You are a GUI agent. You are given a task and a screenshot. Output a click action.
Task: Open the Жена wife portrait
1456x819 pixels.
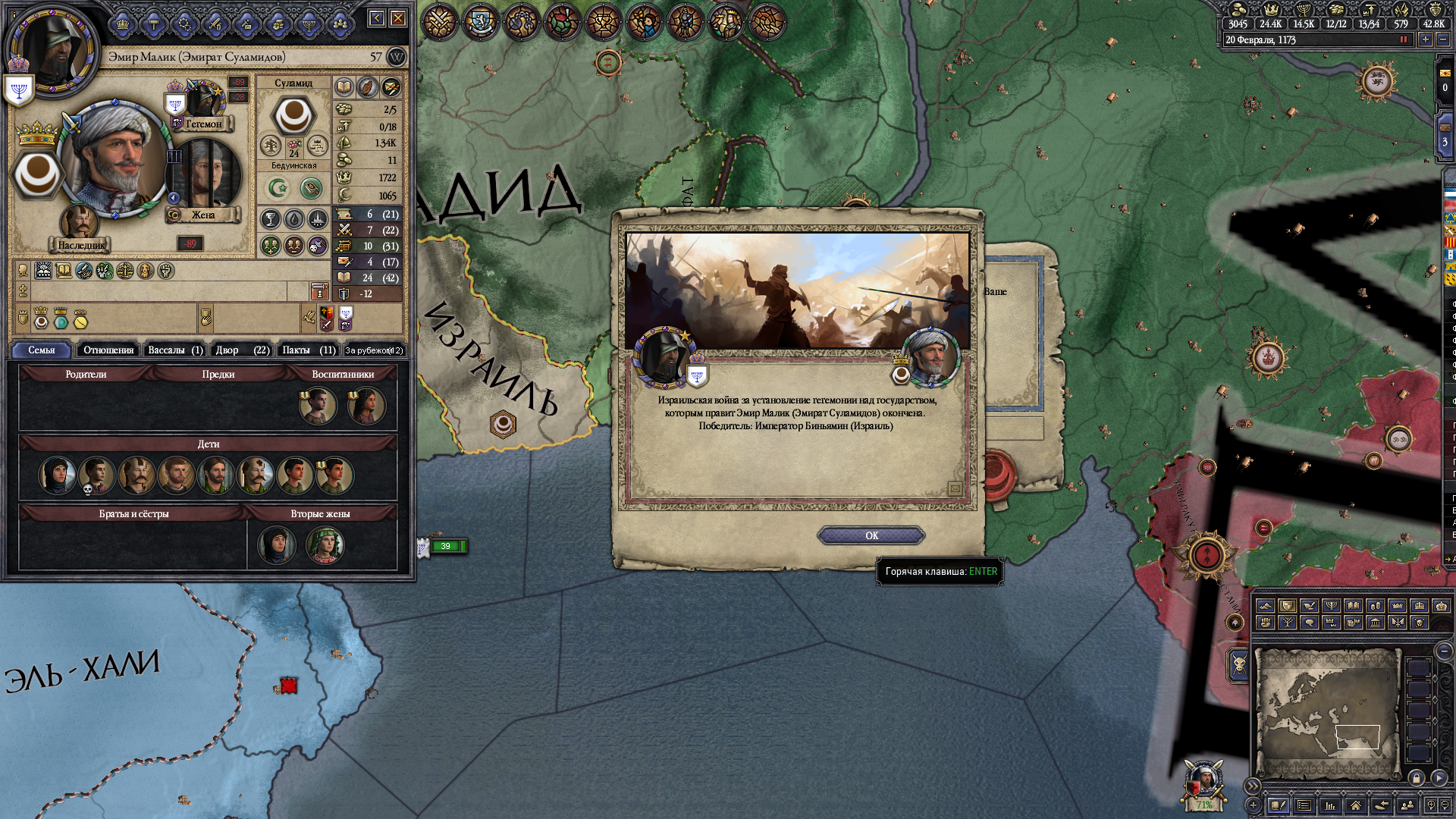203,176
